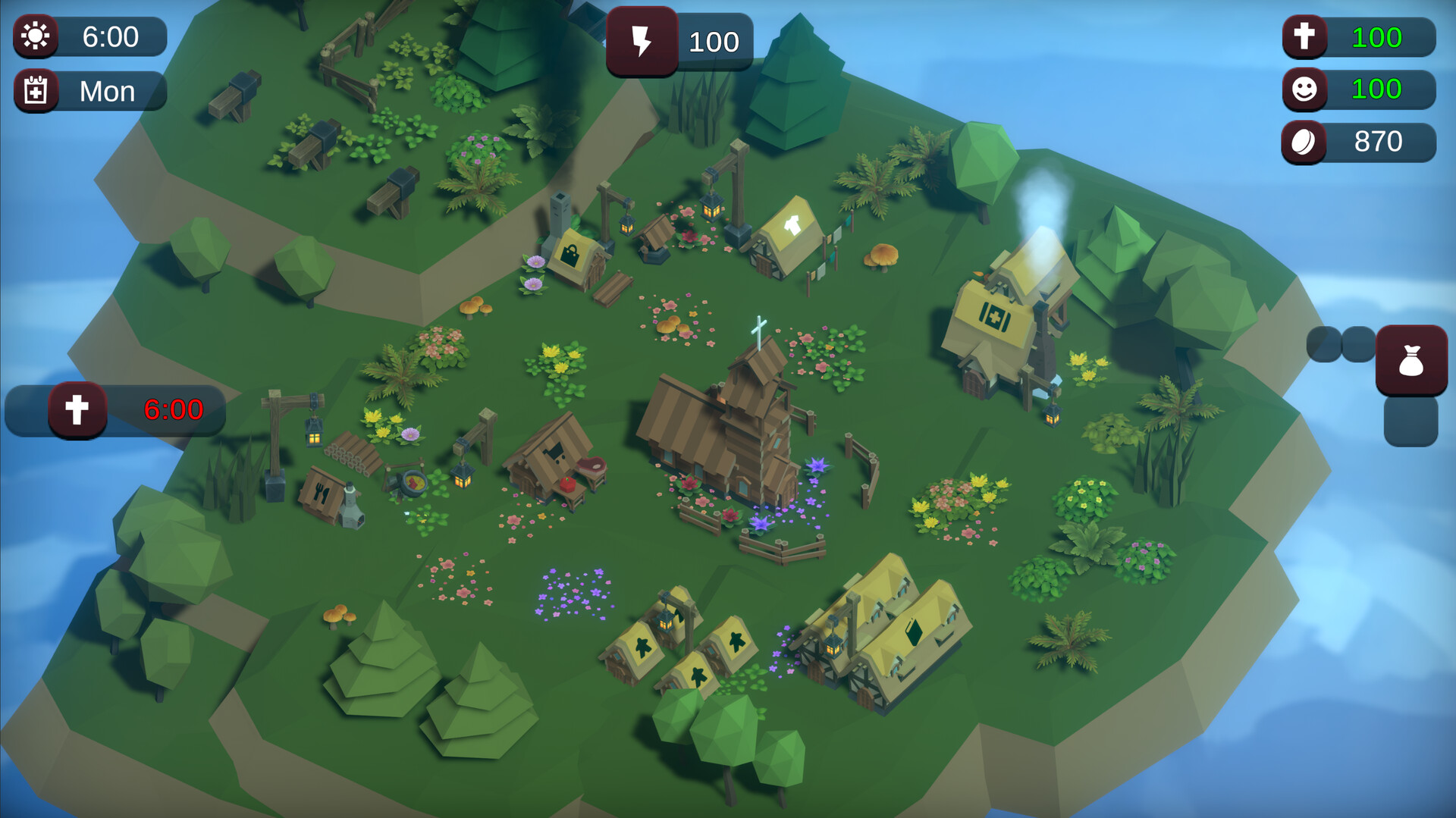Click the smiley happiness icon
The height and width of the screenshot is (818, 1456).
[1304, 89]
